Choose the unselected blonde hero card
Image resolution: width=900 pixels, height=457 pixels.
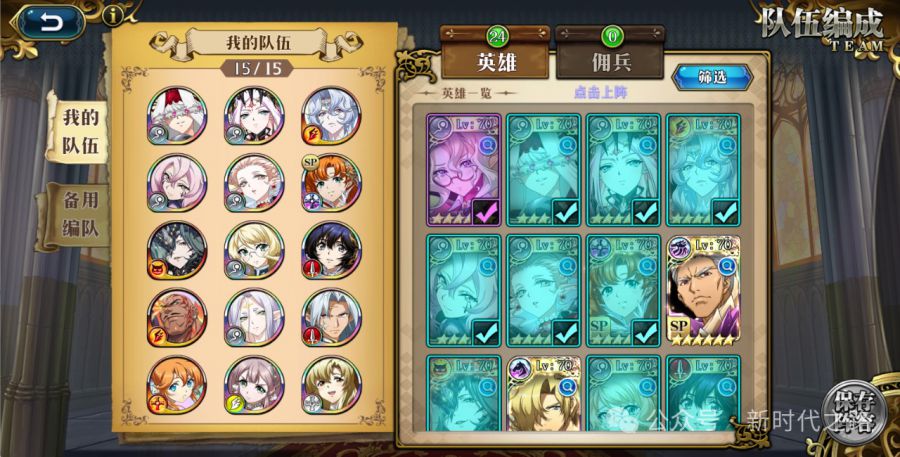(x=543, y=395)
